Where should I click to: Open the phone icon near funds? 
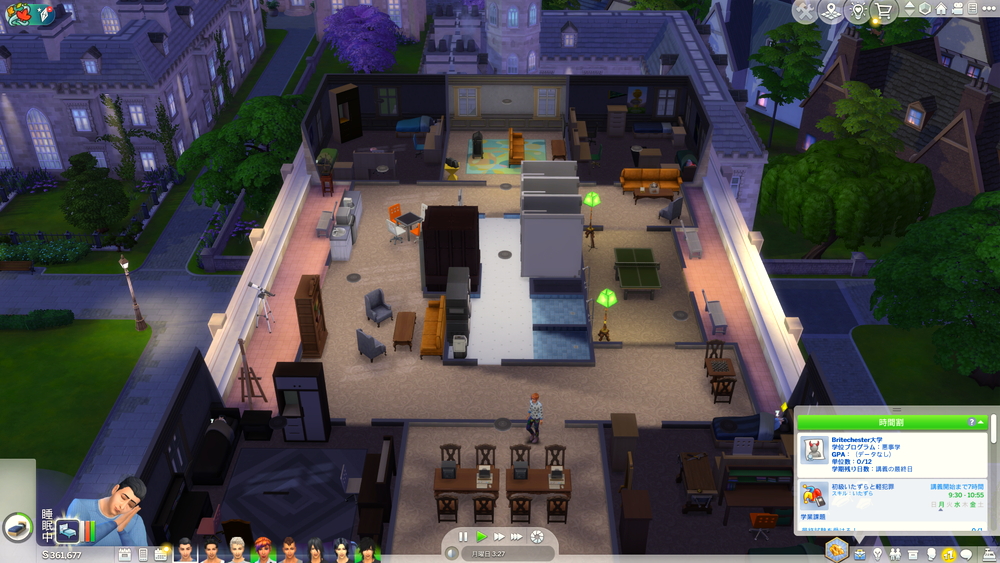[142, 554]
